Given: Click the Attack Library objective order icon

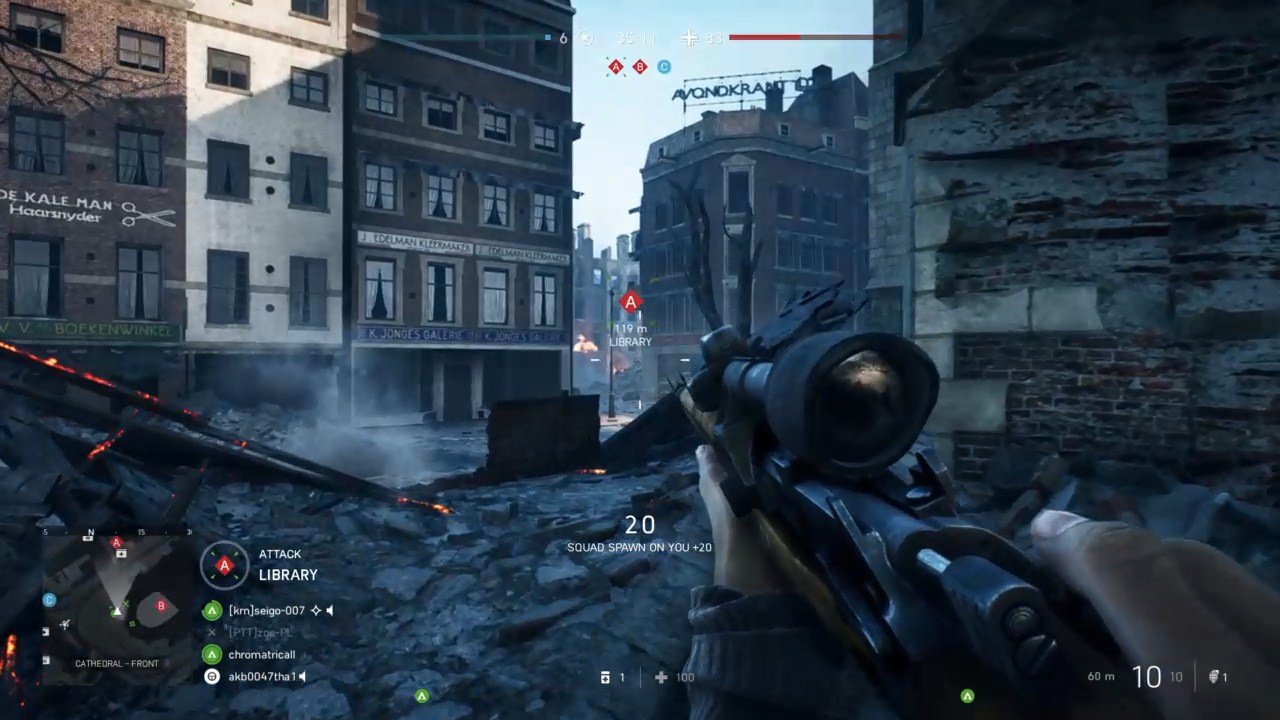Looking at the screenshot, I should click(x=224, y=565).
